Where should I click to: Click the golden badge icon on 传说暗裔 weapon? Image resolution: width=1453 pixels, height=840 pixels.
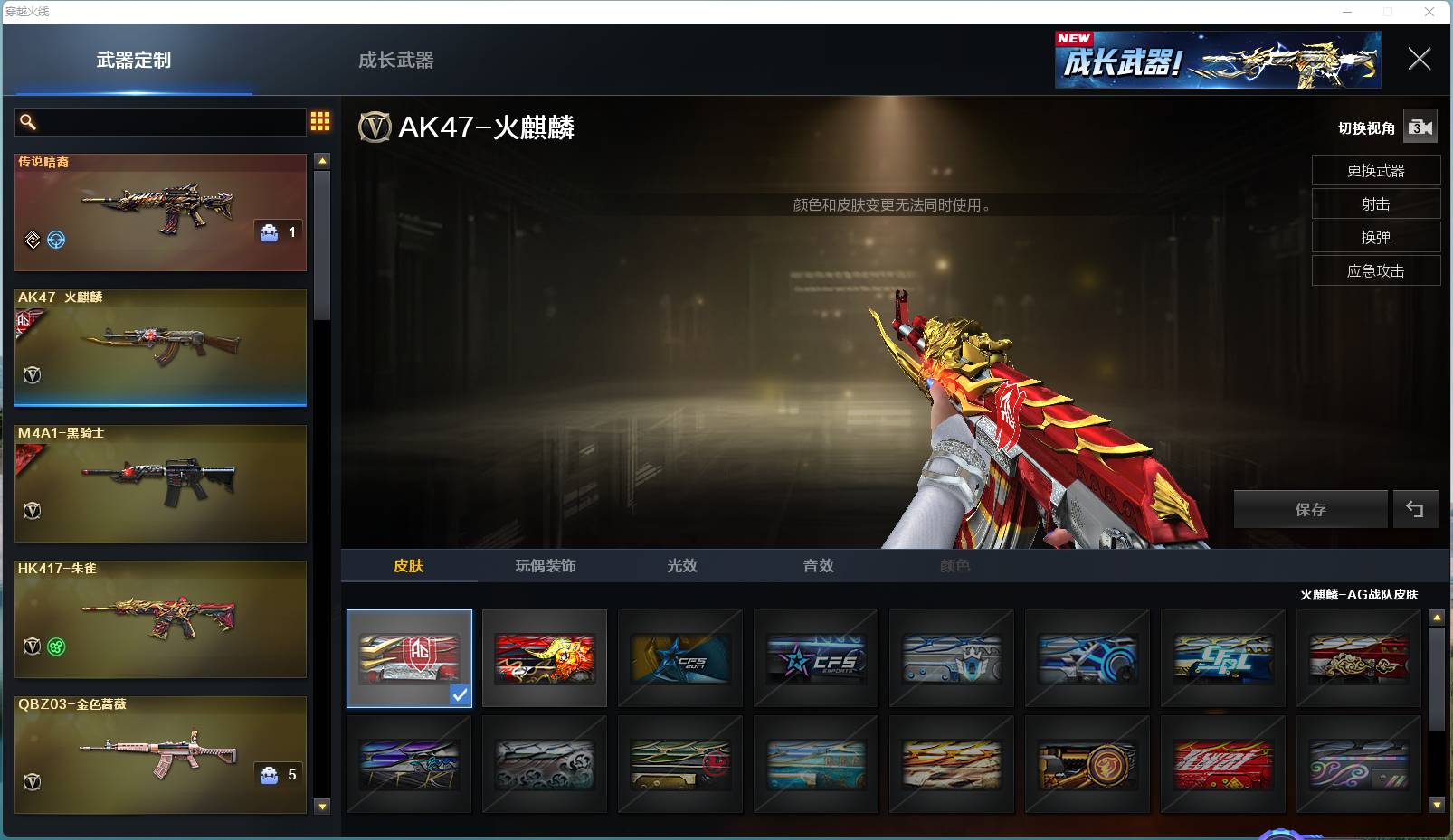tap(32, 239)
